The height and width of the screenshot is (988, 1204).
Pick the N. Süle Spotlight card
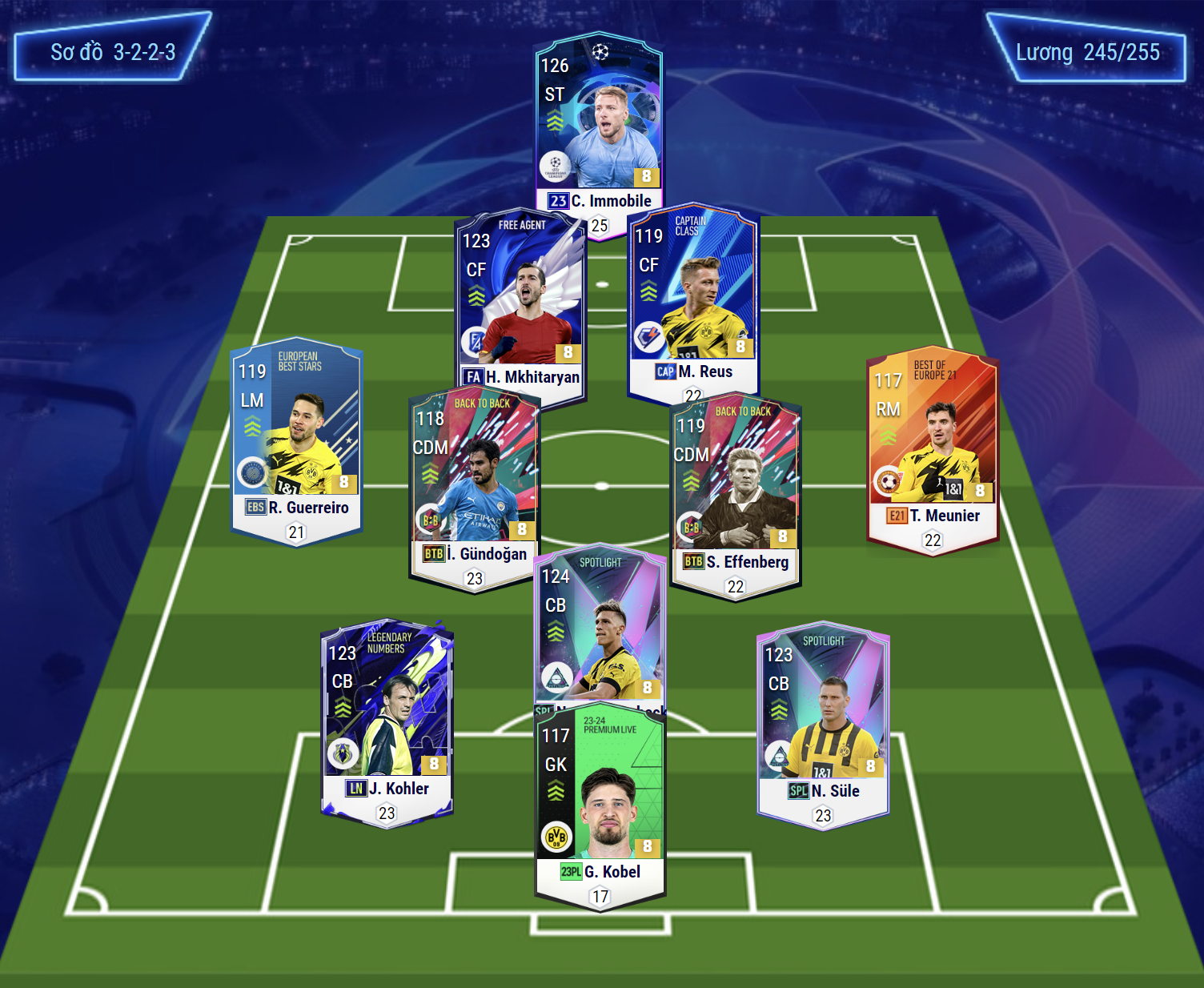(x=823, y=717)
